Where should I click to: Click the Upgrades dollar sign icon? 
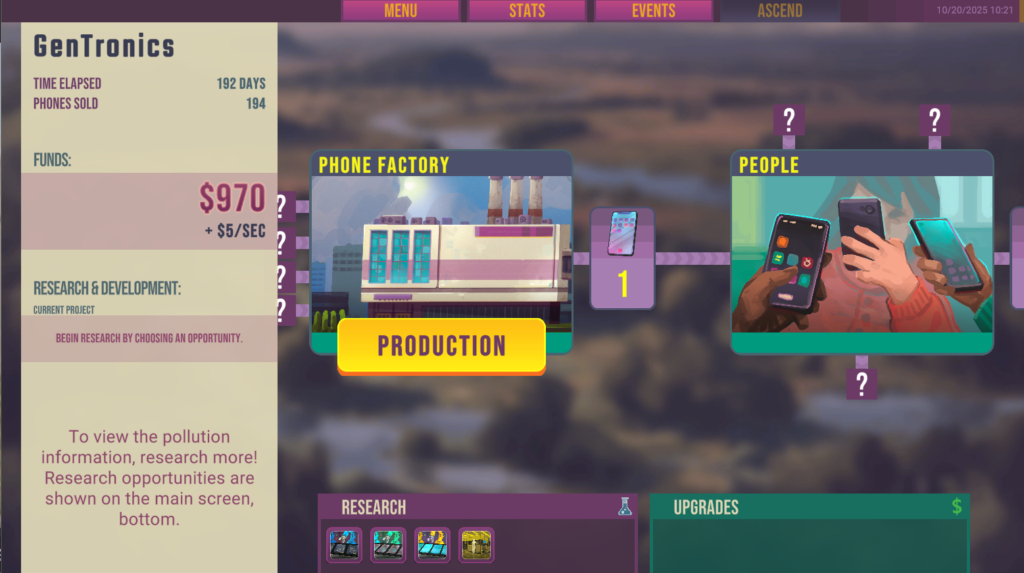(x=957, y=507)
